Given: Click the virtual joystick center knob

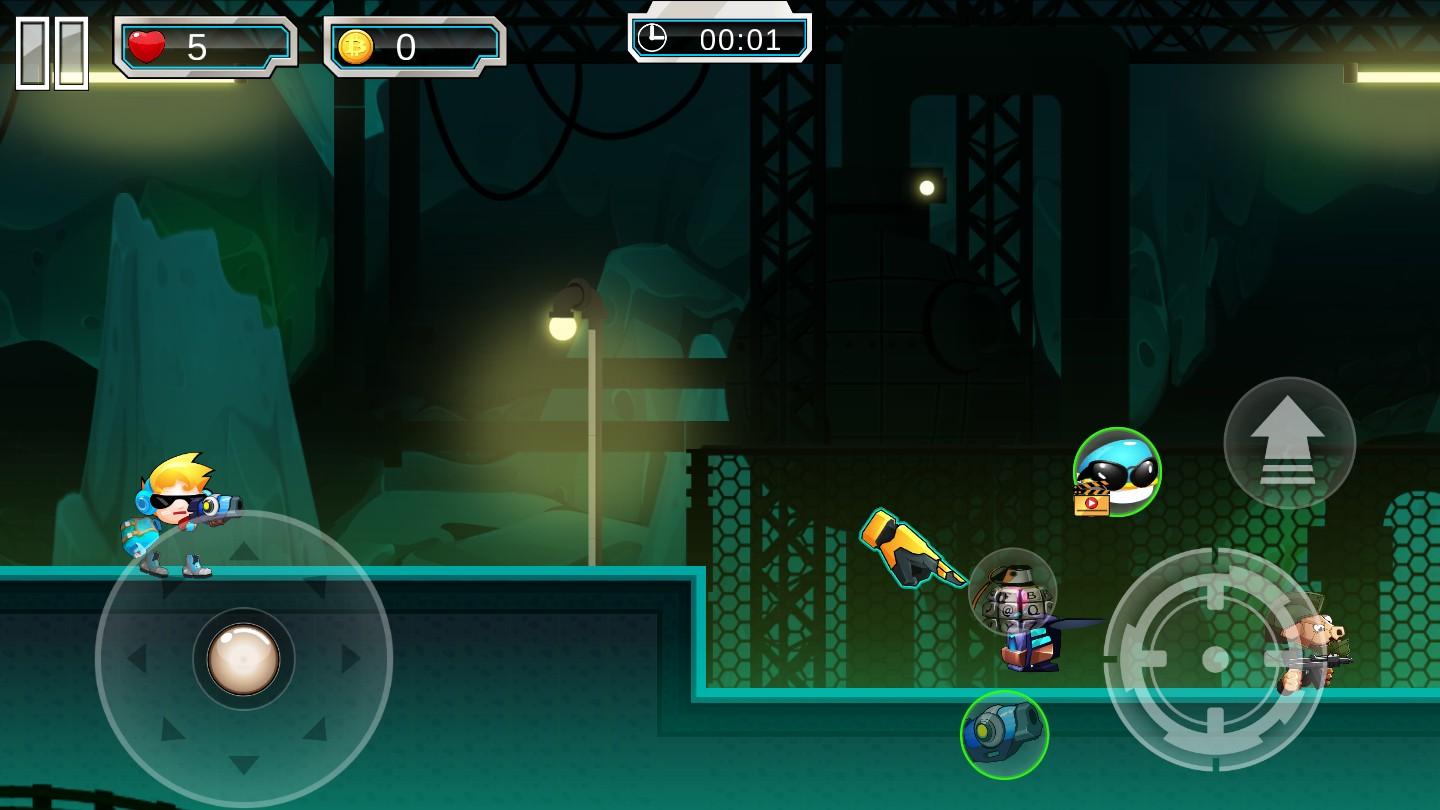Looking at the screenshot, I should point(243,659).
